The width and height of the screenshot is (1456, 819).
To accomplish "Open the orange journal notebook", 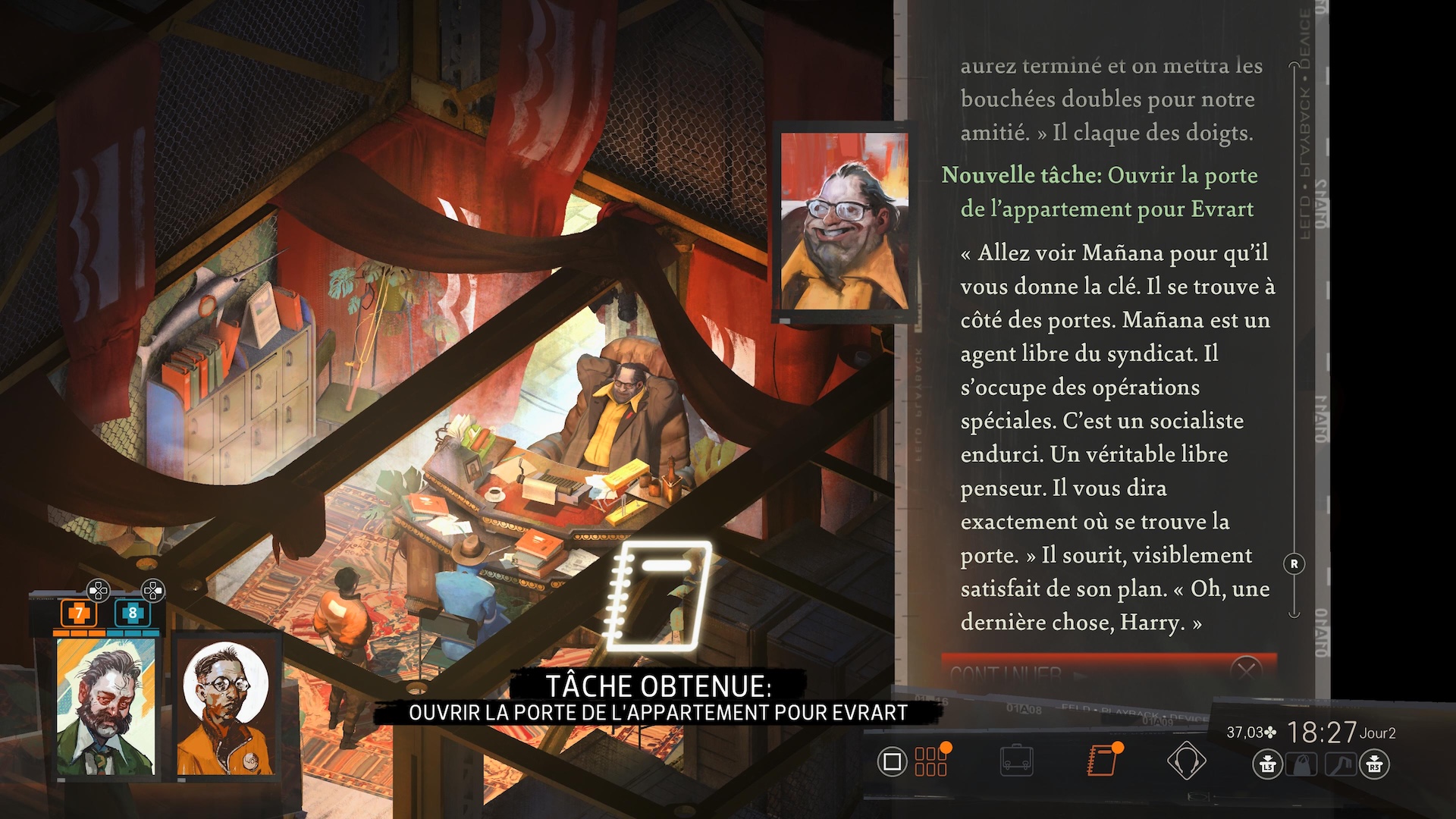I will point(1101,761).
